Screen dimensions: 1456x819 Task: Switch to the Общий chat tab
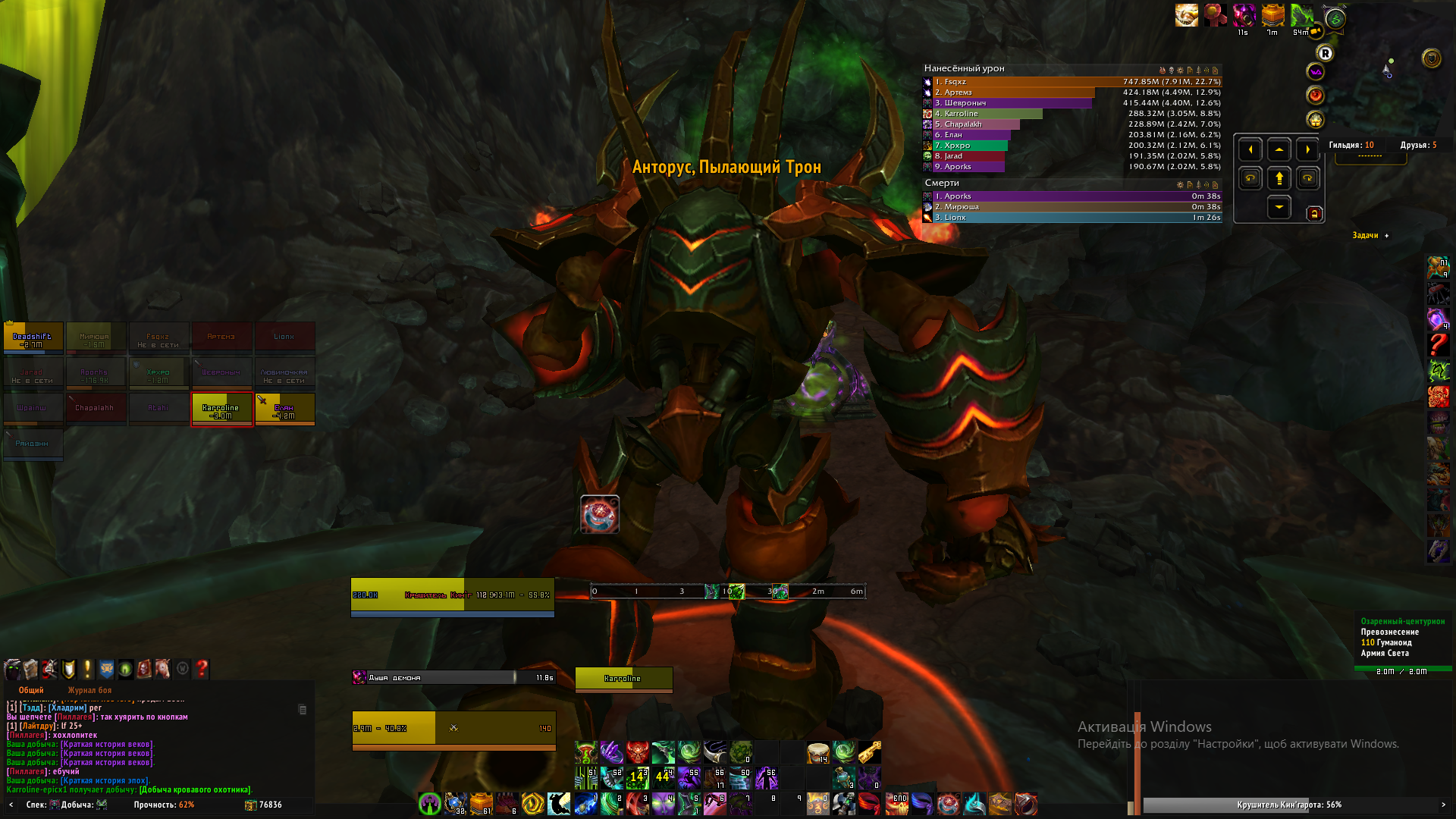click(x=31, y=690)
